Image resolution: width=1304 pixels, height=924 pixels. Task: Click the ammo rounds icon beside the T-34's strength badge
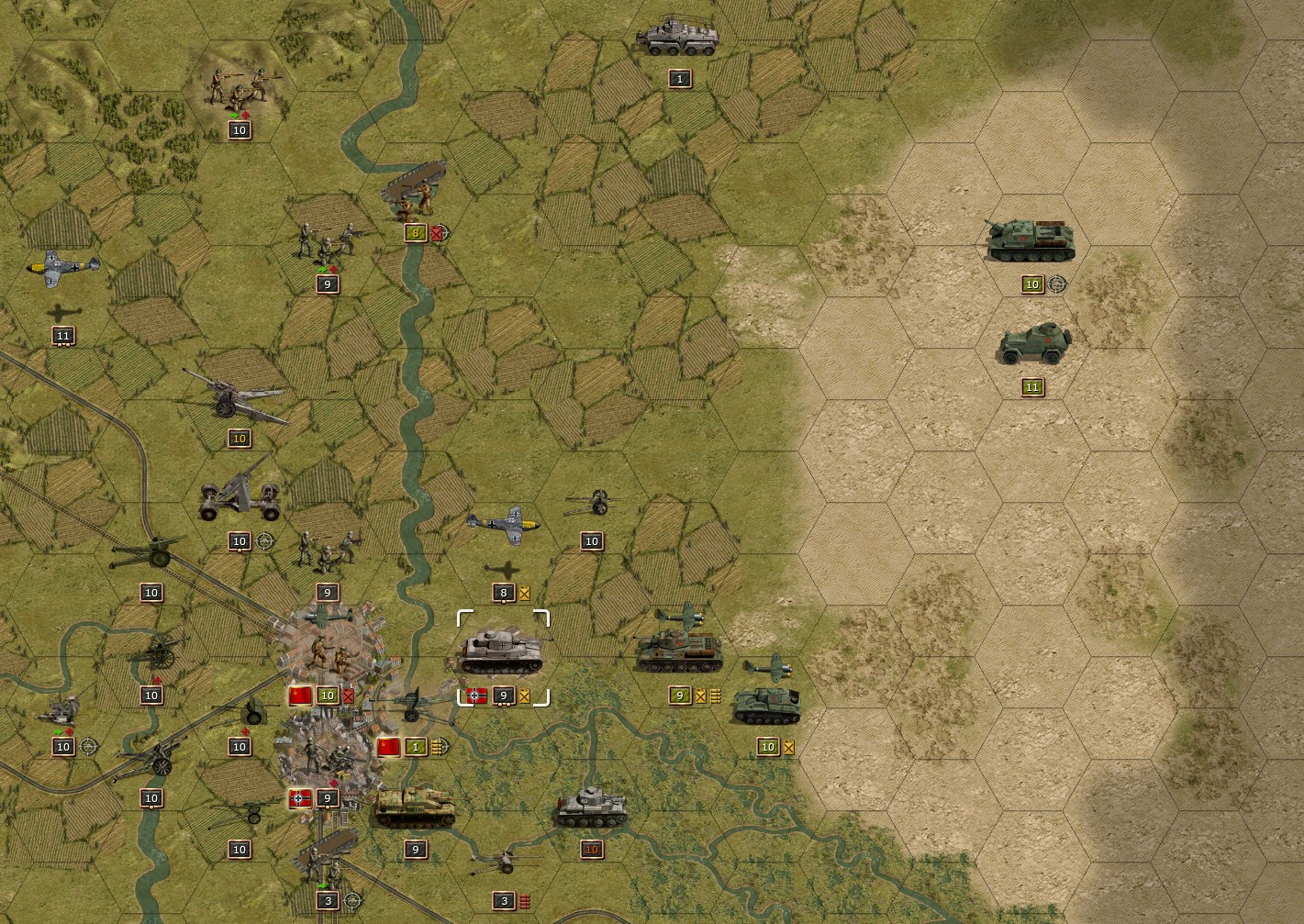click(x=715, y=696)
